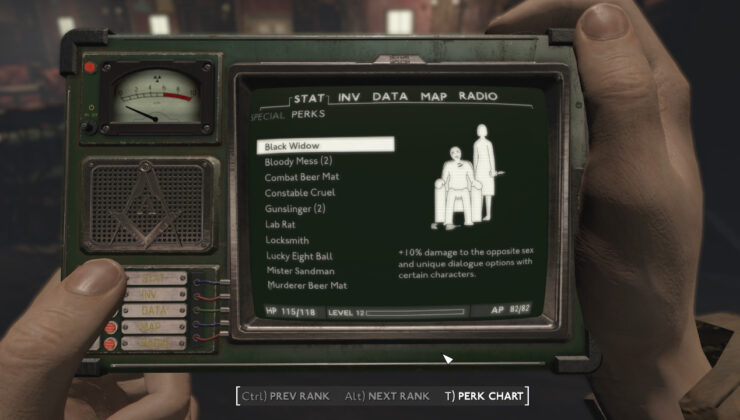740x420 pixels.
Task: Select the SPECIAL sub-tab
Action: (x=267, y=116)
